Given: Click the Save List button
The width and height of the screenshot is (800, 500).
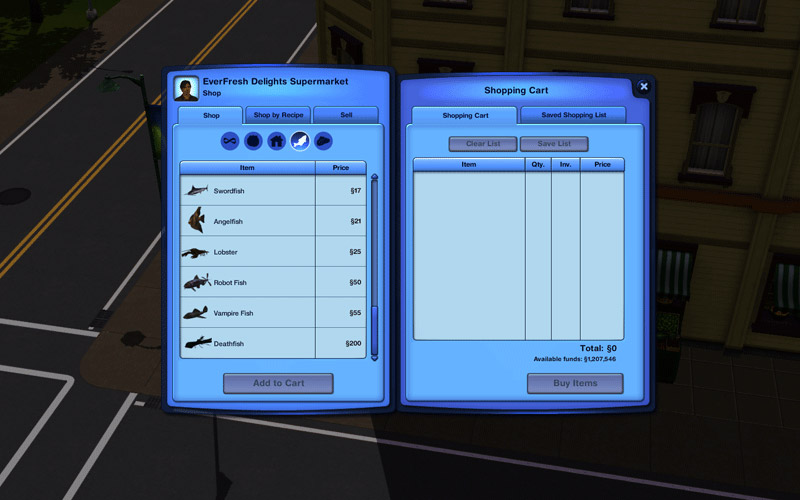Looking at the screenshot, I should 554,144.
